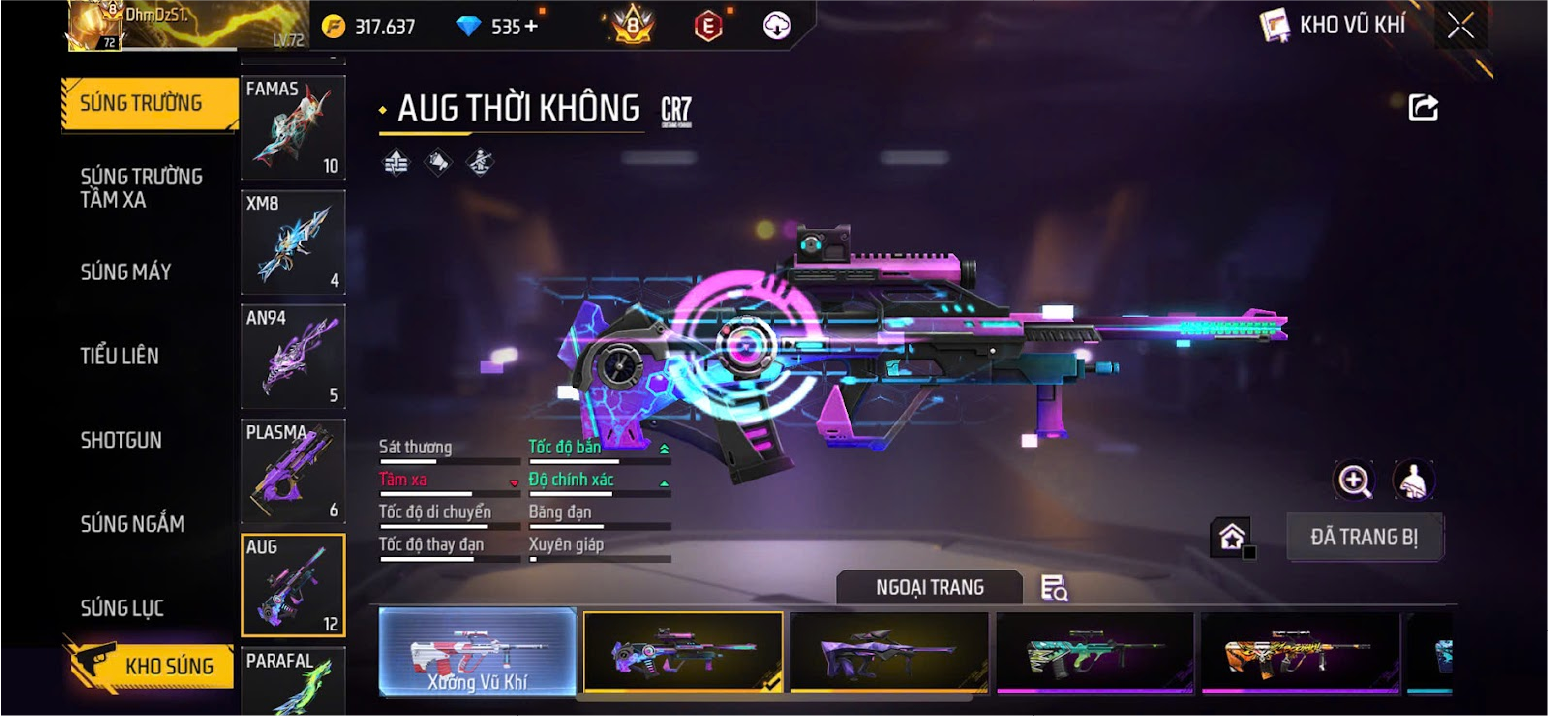Add diamonds with the plus button

click(531, 27)
